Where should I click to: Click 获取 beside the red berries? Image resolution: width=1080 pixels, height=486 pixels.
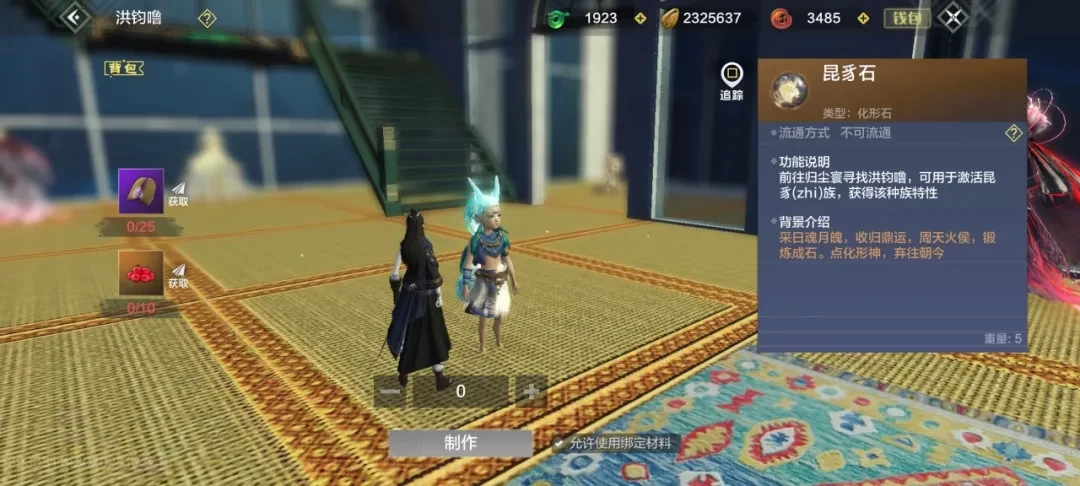pos(178,276)
